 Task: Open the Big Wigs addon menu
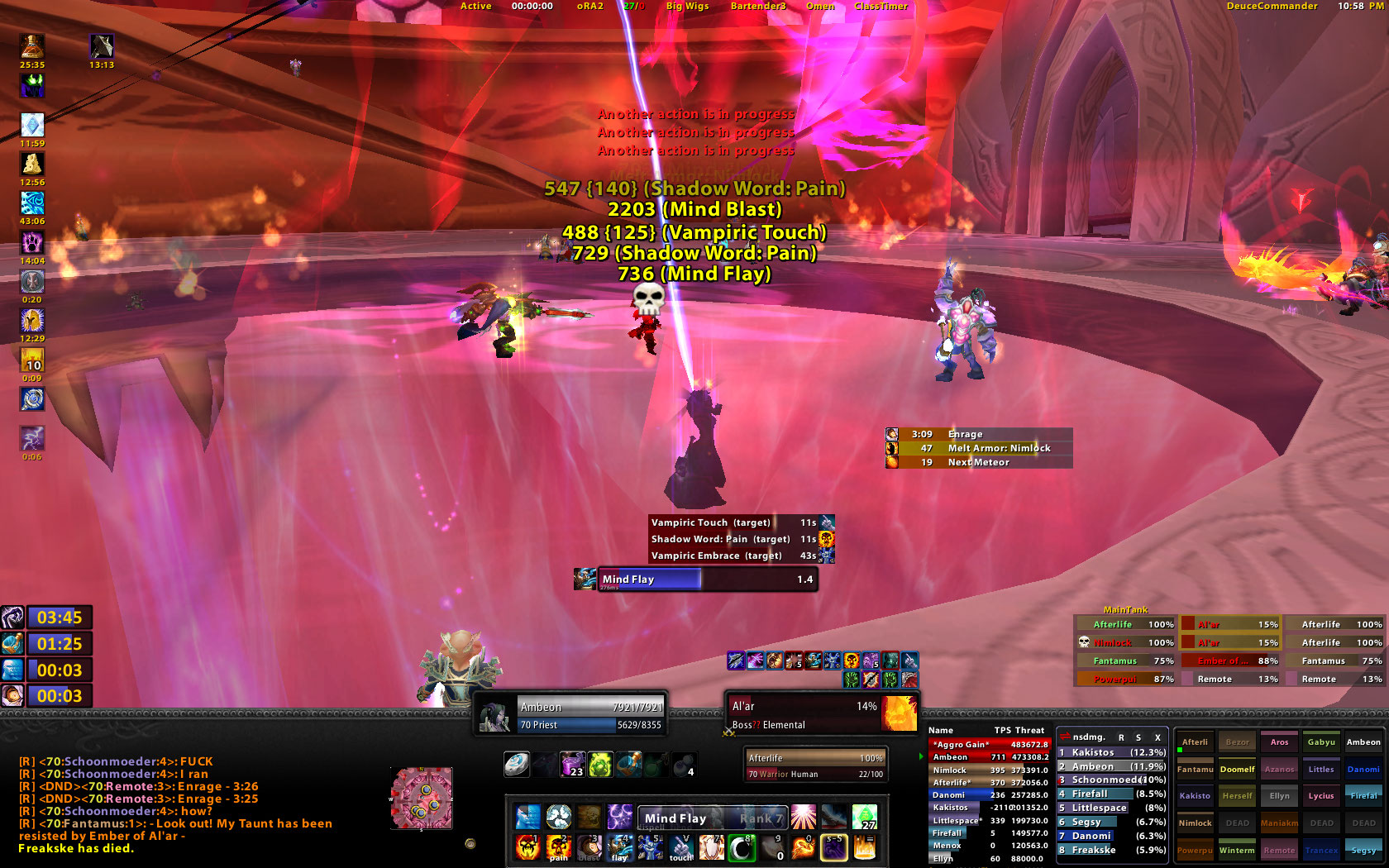687,6
